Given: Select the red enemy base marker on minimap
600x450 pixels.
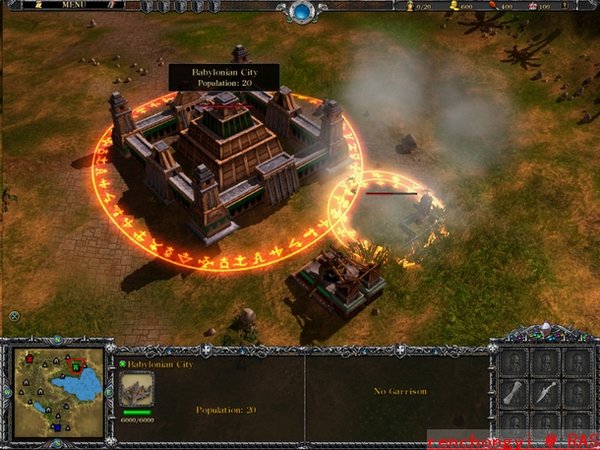Looking at the screenshot, I should click(x=31, y=358).
